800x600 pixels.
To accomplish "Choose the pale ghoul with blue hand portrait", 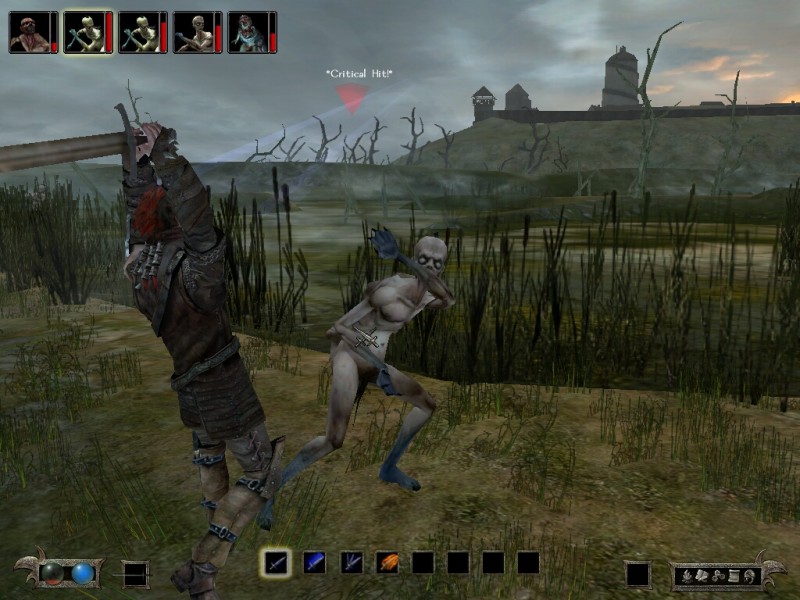I will [193, 32].
